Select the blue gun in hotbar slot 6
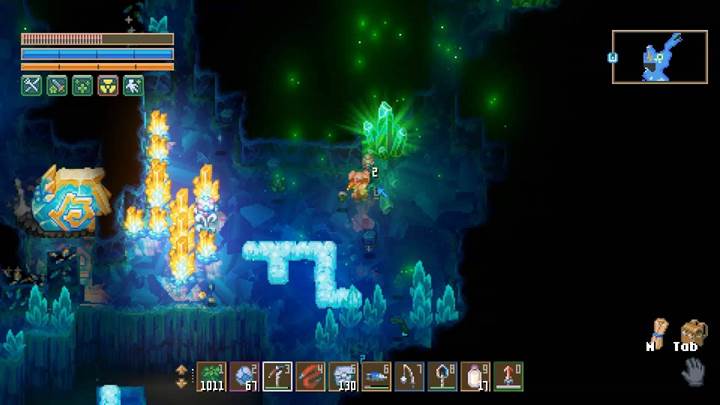 (377, 376)
